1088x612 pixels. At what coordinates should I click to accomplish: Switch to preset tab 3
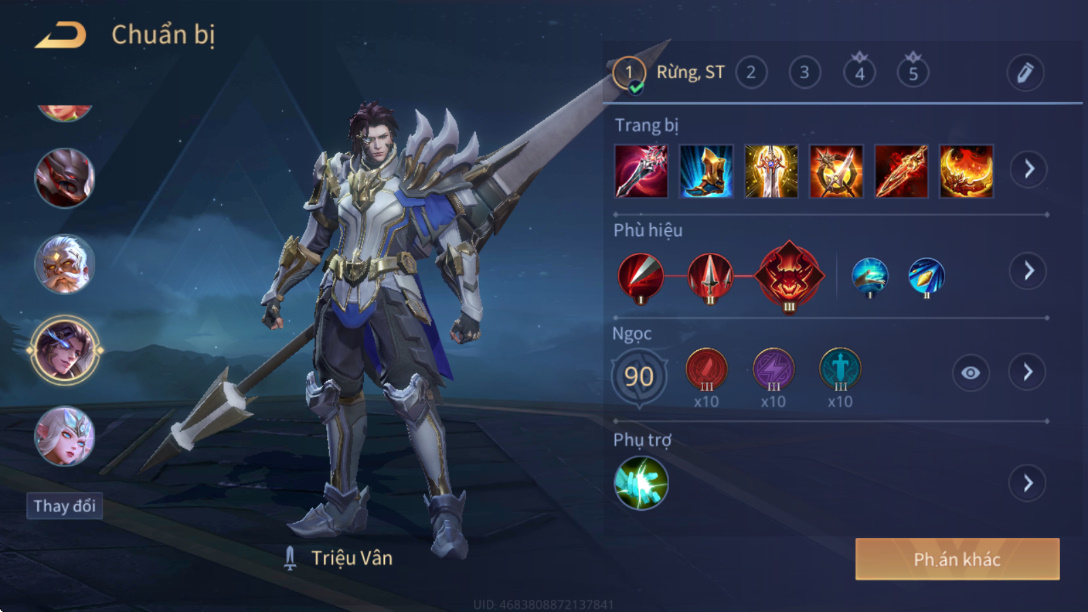click(x=804, y=72)
